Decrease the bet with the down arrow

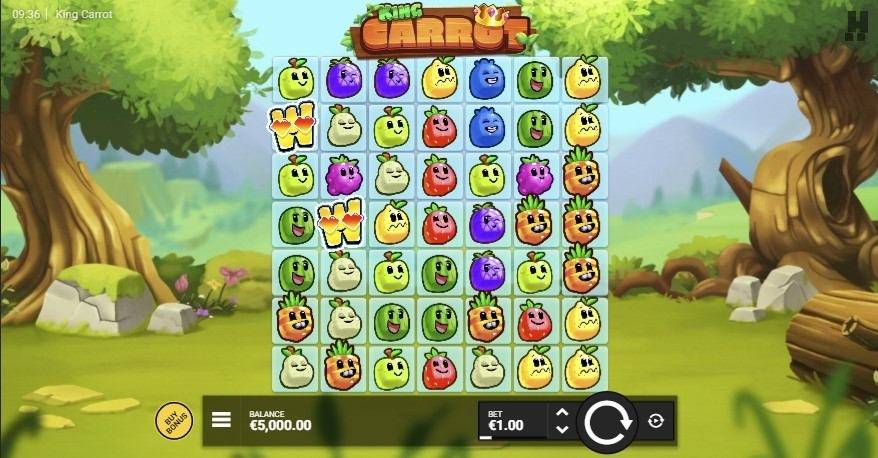(x=562, y=430)
